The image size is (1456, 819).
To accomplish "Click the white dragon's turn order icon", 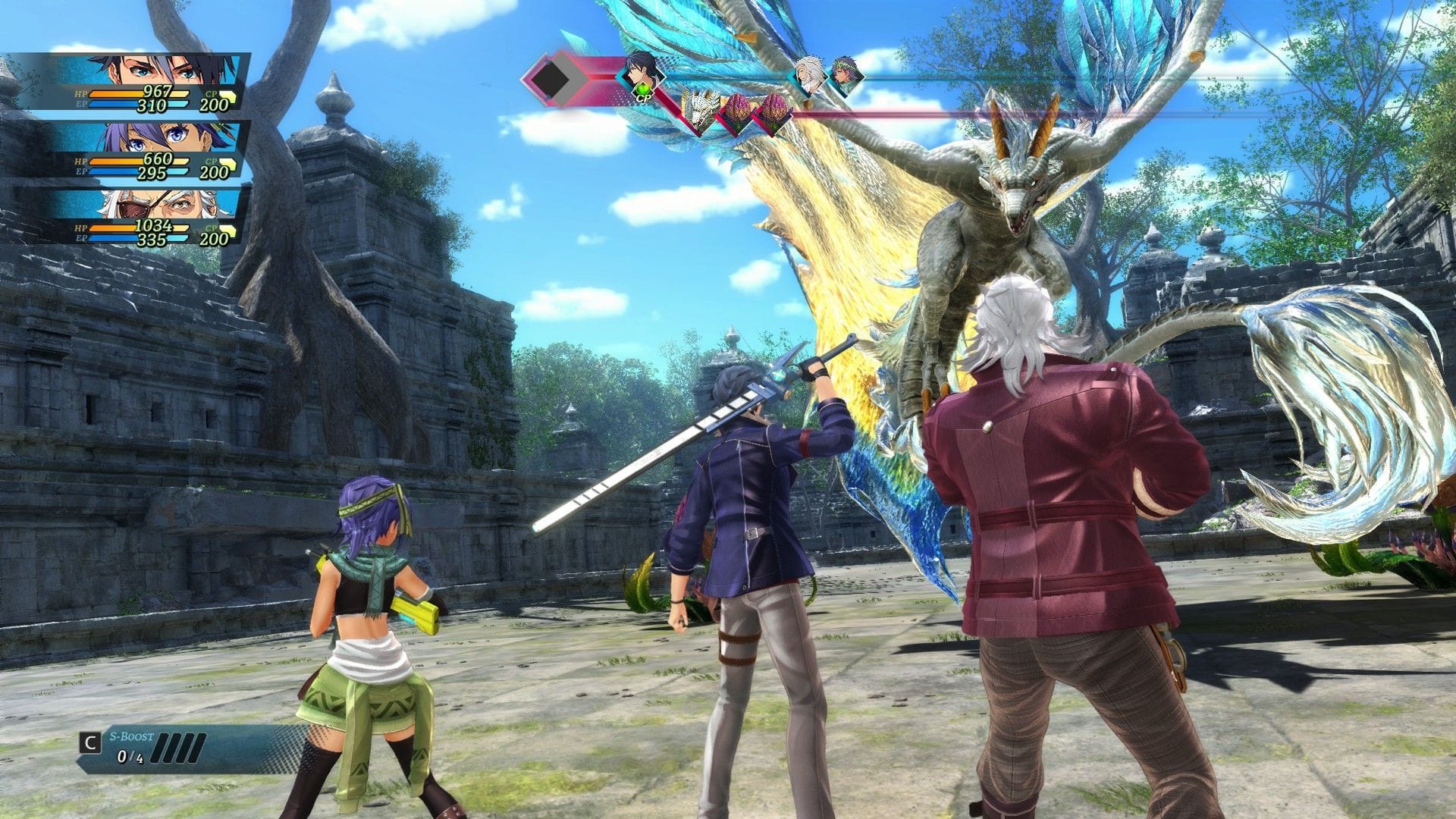I will coord(698,111).
